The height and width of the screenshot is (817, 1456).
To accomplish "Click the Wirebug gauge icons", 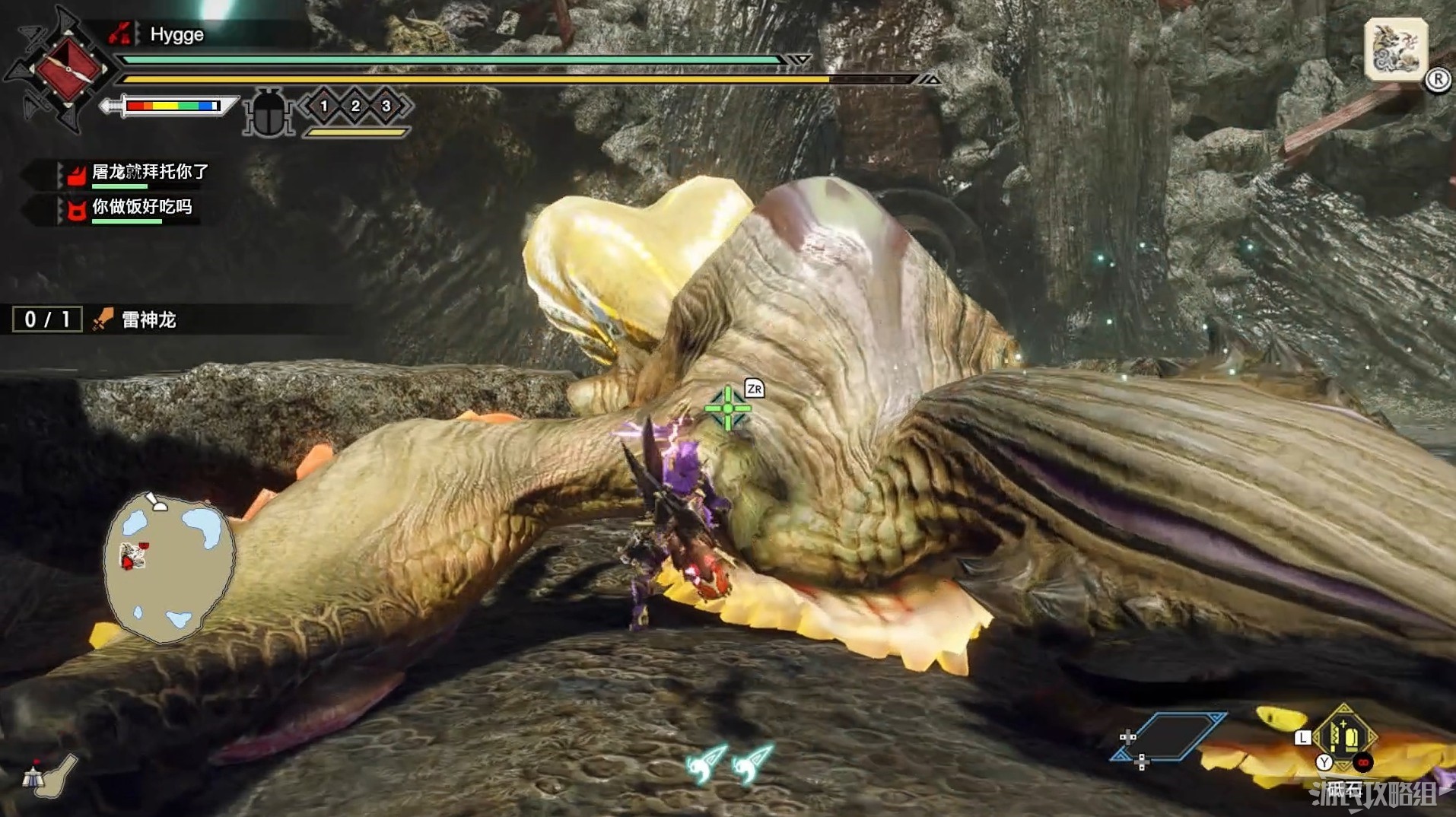I will tap(729, 763).
